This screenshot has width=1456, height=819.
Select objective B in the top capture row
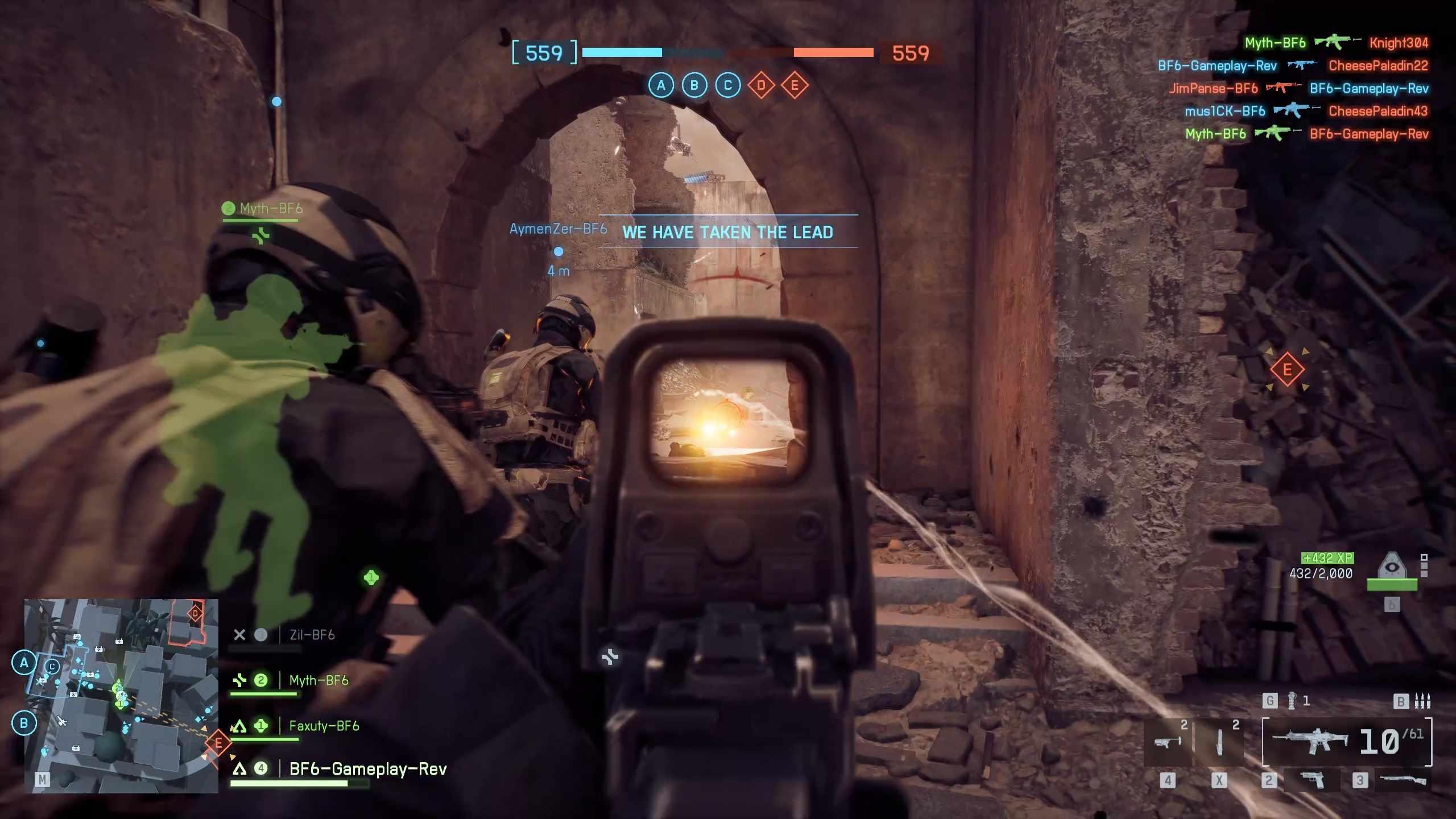pyautogui.click(x=694, y=85)
